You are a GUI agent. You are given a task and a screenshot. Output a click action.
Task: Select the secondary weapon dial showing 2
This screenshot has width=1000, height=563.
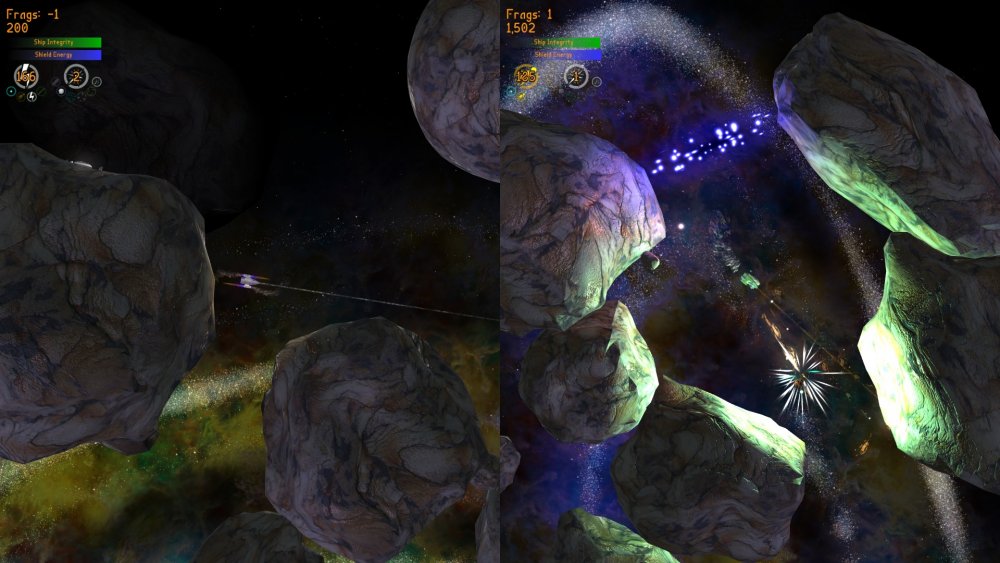75,76
